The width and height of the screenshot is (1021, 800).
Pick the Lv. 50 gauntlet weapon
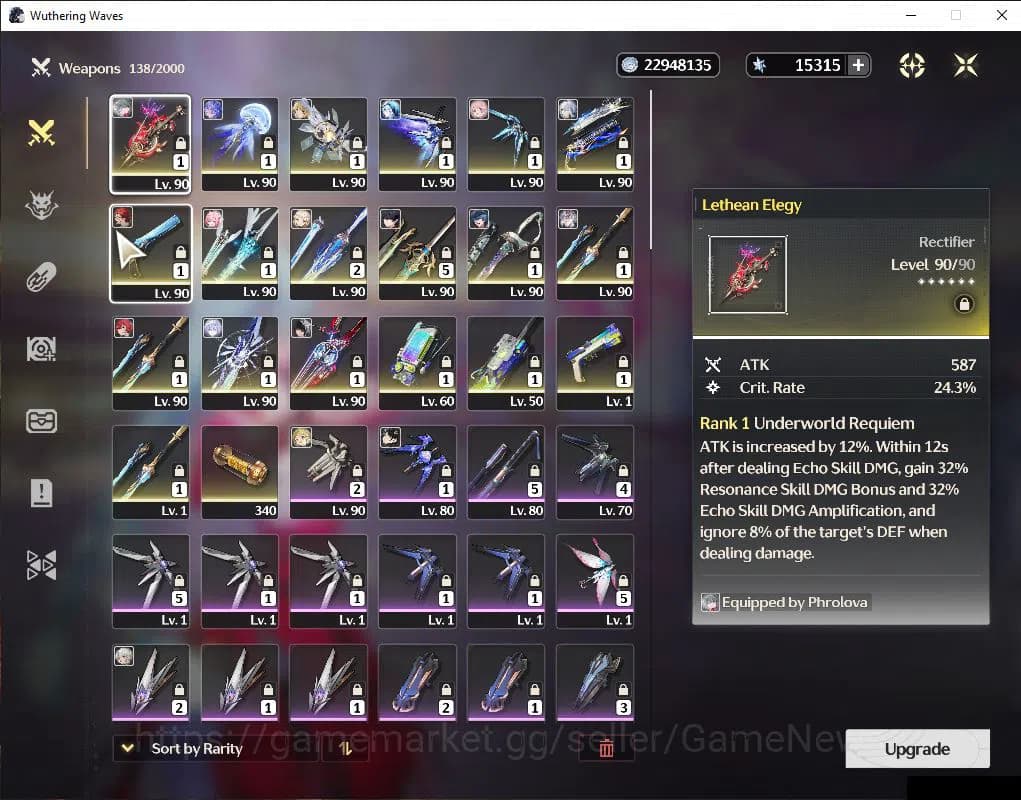506,362
